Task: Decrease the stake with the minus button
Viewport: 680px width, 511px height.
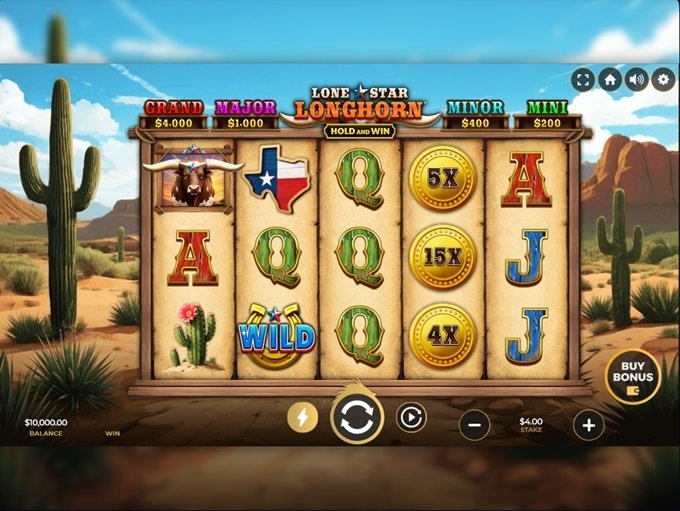Action: 474,425
